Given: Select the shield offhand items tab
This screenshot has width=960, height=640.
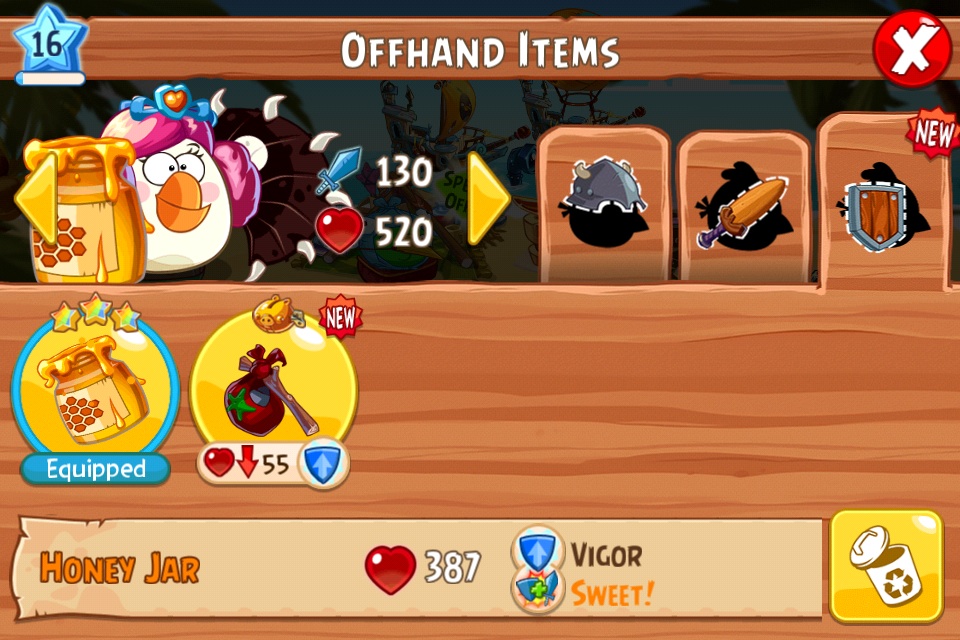Looking at the screenshot, I should click(x=880, y=205).
